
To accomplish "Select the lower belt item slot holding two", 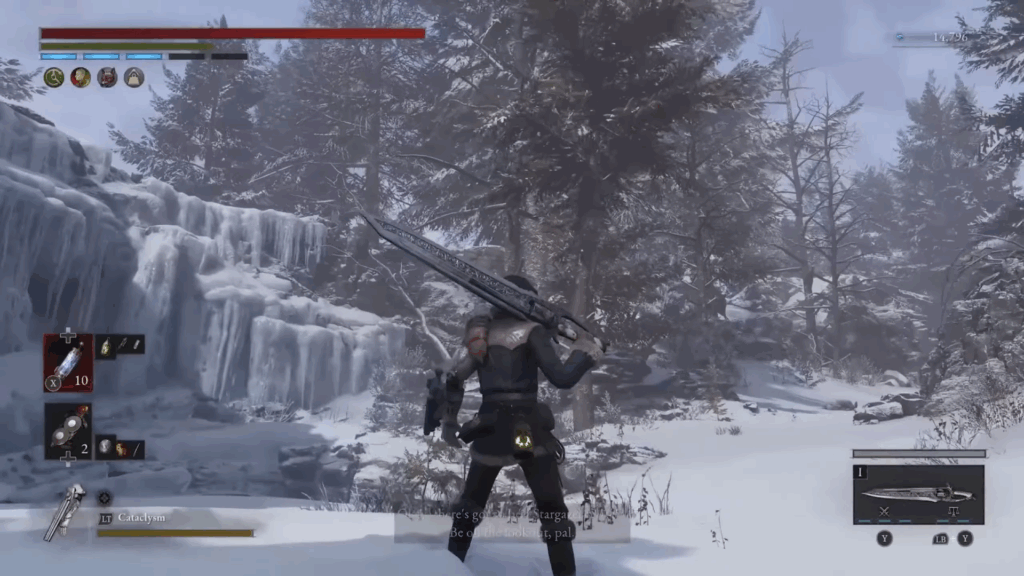I will tap(68, 430).
